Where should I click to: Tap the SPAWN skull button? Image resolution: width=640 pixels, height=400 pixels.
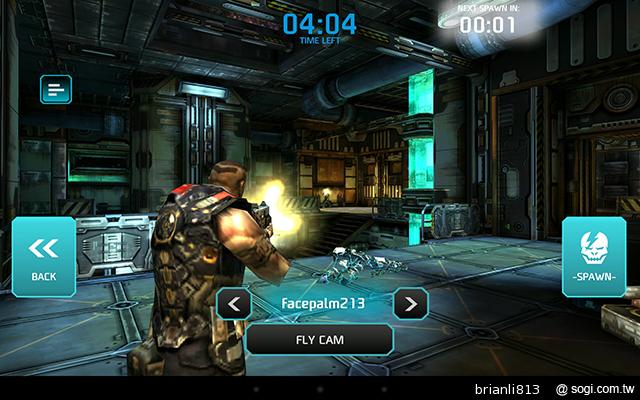594,256
